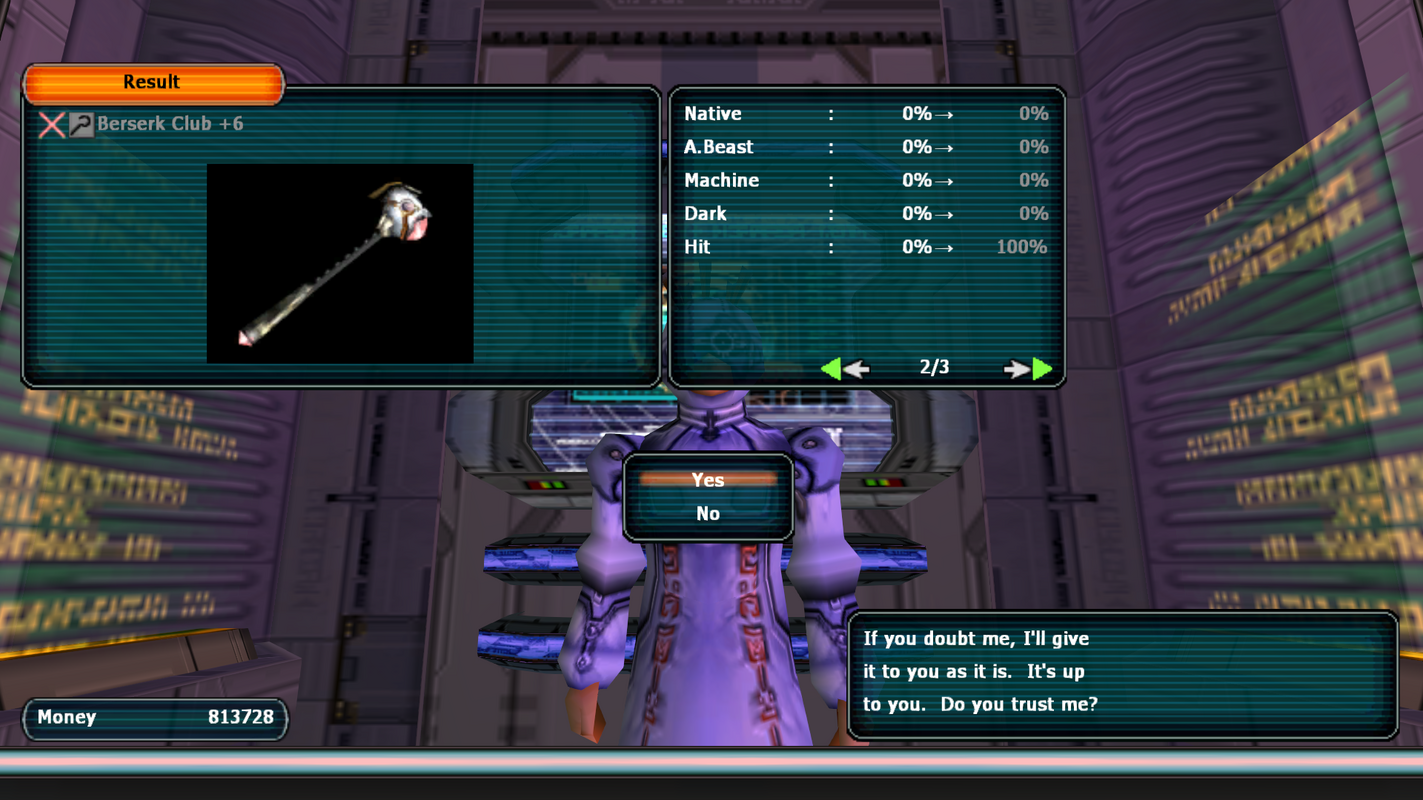This screenshot has width=1423, height=800.
Task: Click the orange Result banner
Action: [x=153, y=82]
